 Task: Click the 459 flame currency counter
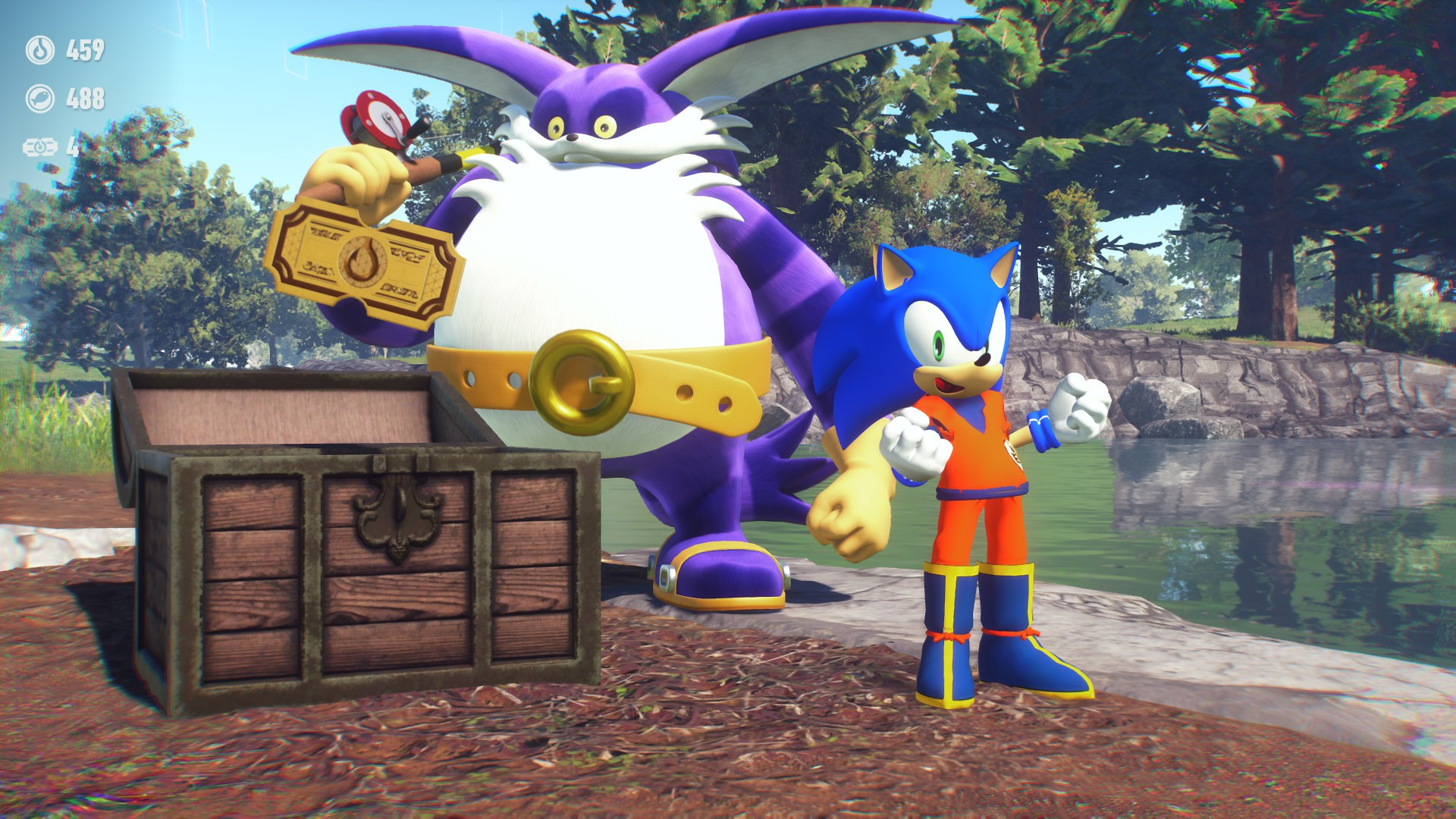coord(85,52)
